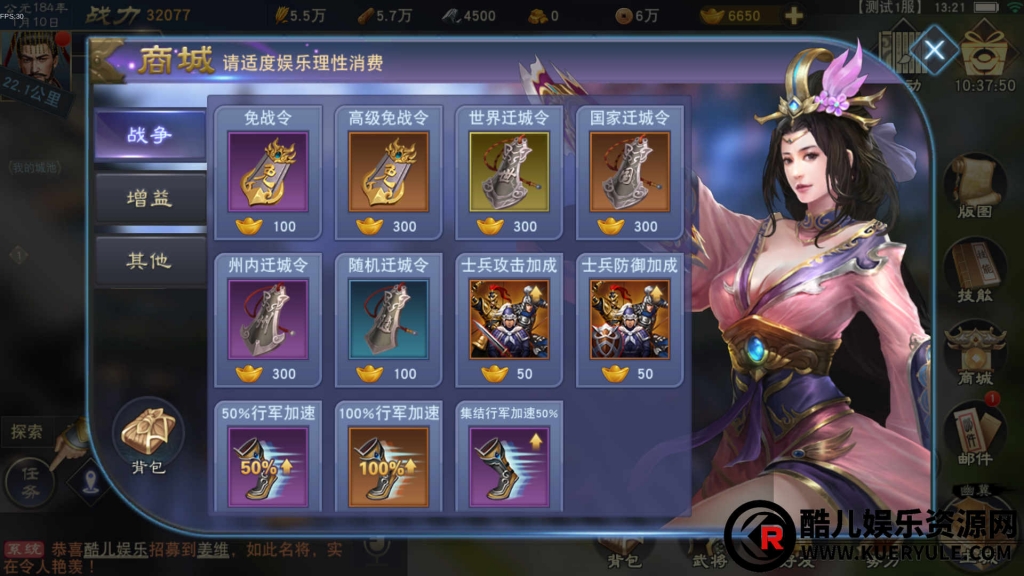Add gold ingots with the plus button
The width and height of the screenshot is (1024, 576).
click(794, 16)
